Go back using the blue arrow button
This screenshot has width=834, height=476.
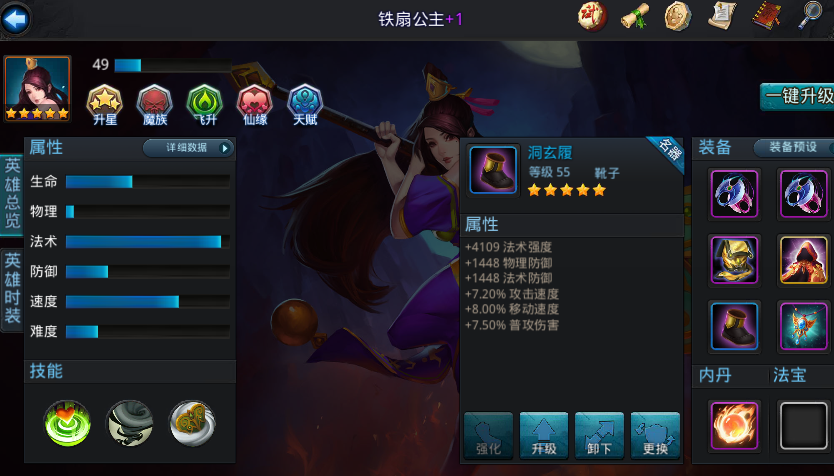click(17, 18)
